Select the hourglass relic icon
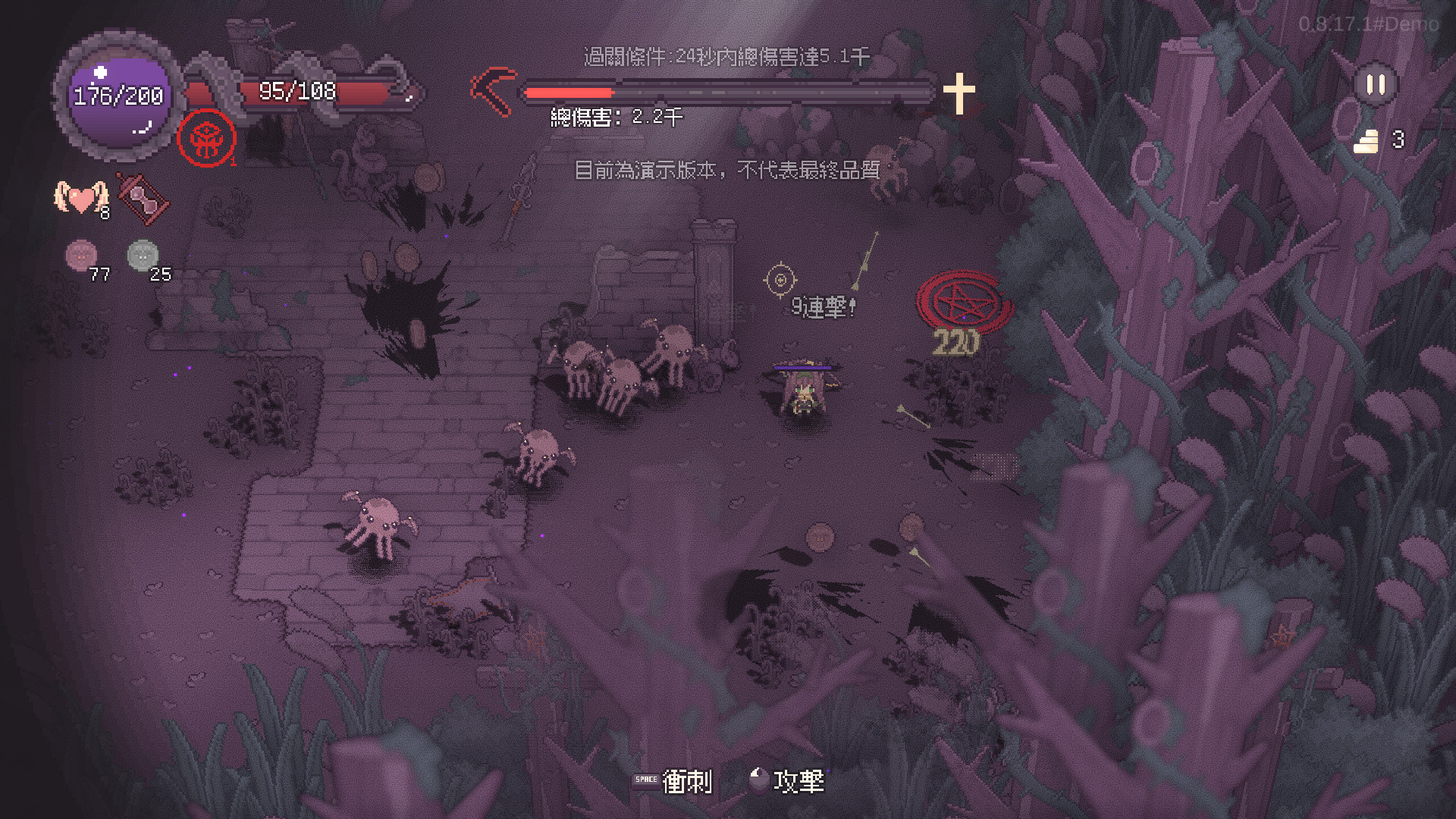The image size is (1456, 819). point(142,199)
